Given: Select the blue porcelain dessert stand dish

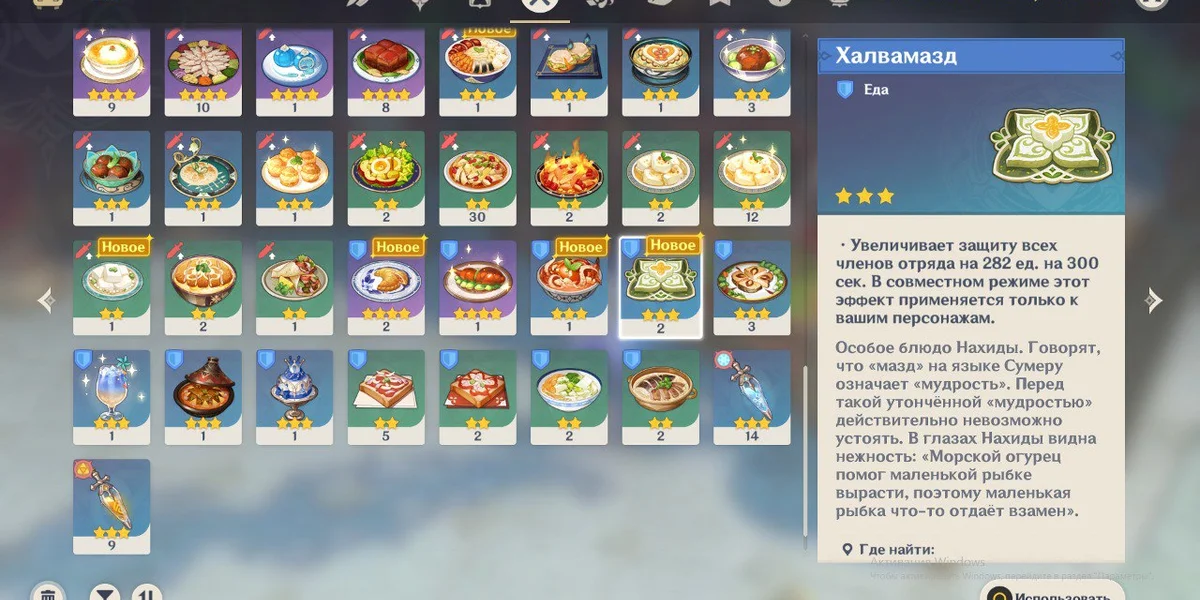Looking at the screenshot, I should pos(295,395).
